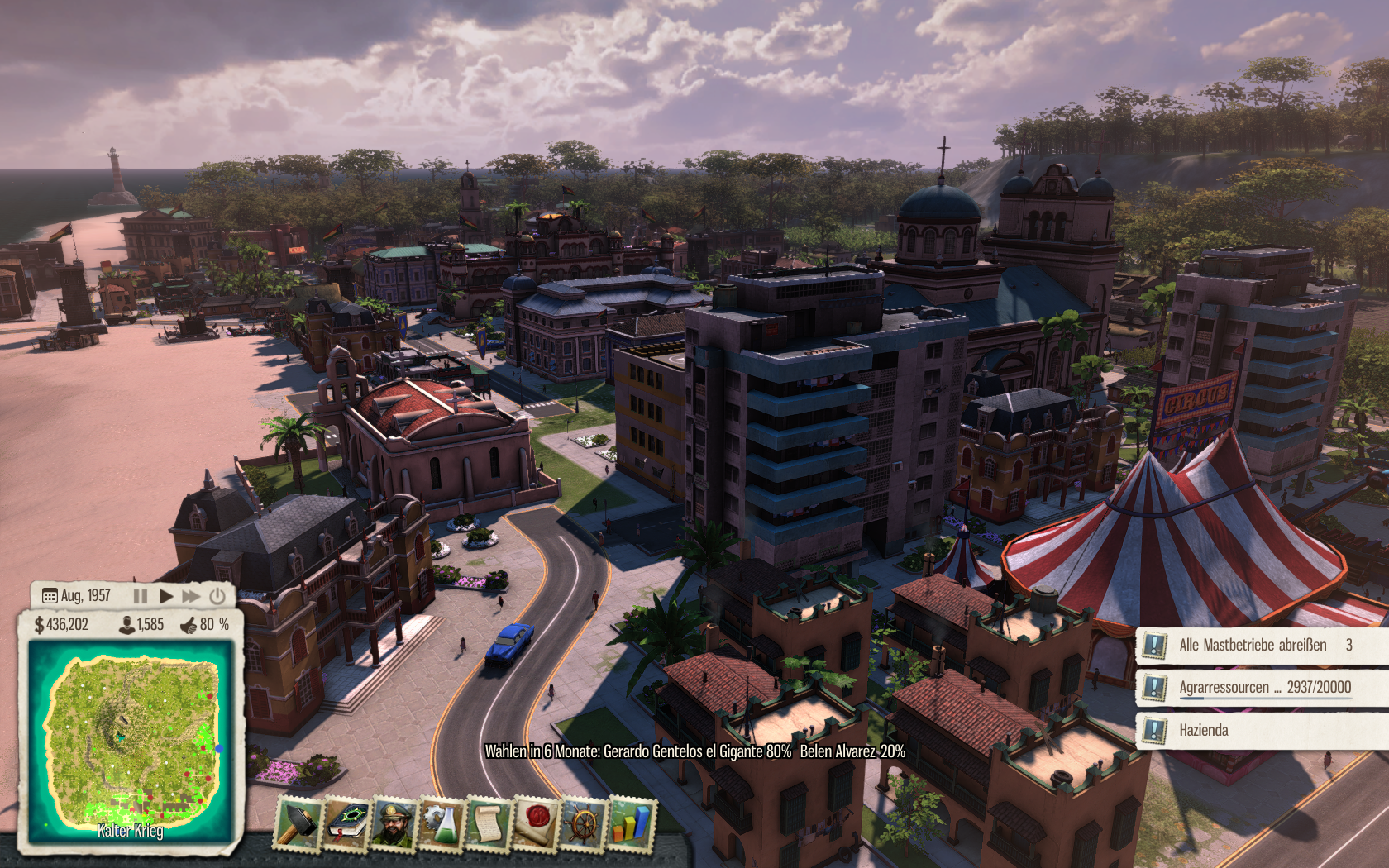This screenshot has width=1389, height=868.
Task: Pause the game speed
Action: pos(141,596)
